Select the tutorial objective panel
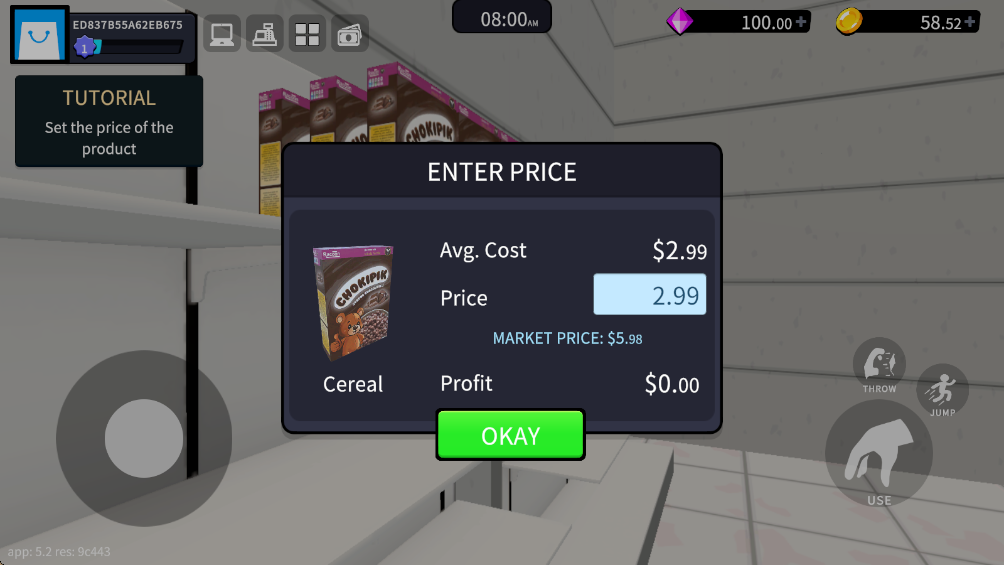The width and height of the screenshot is (1004, 565). coord(109,122)
